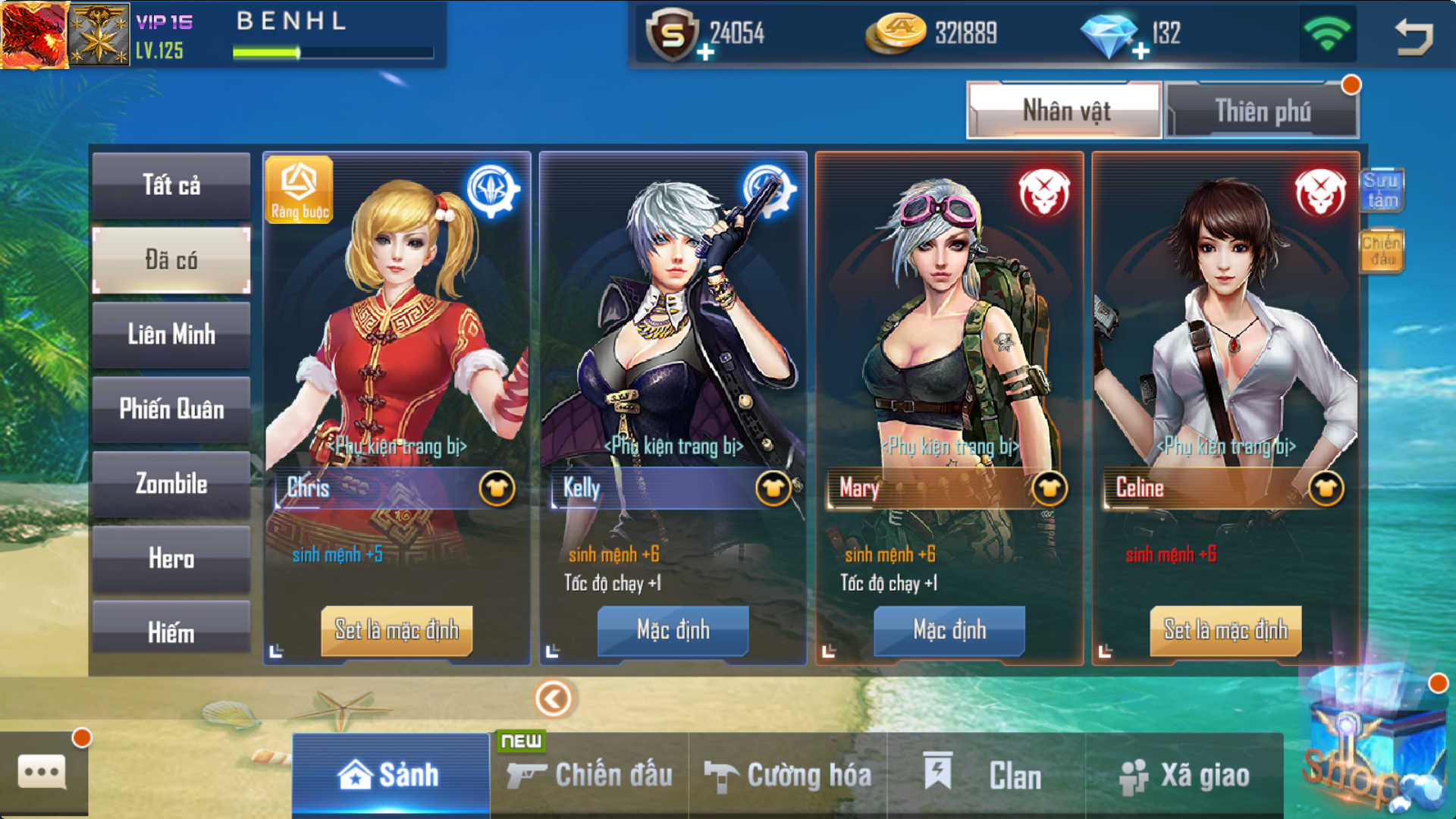Set Celine as the default character
The height and width of the screenshot is (819, 1456).
pos(1225,629)
